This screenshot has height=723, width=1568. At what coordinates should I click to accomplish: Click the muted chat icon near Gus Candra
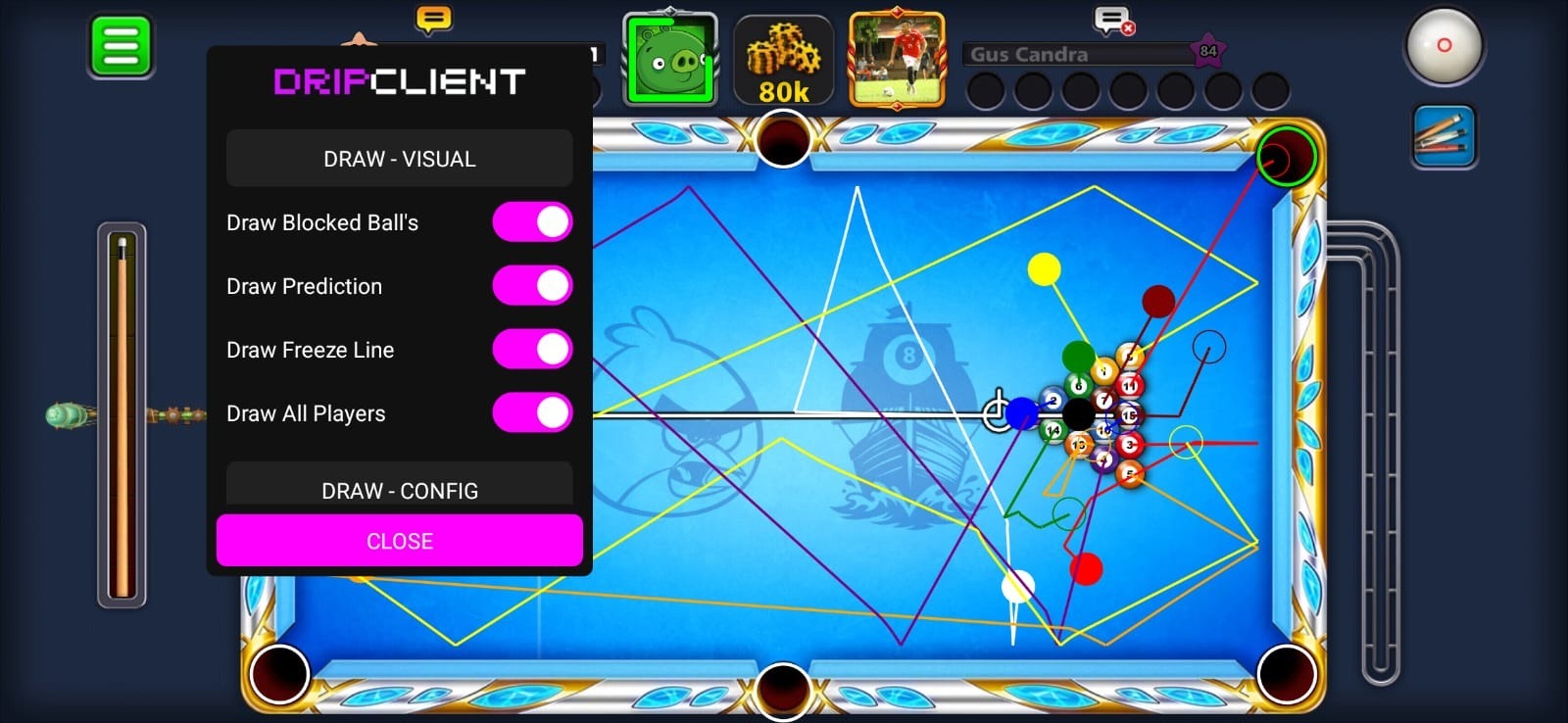point(1108,22)
